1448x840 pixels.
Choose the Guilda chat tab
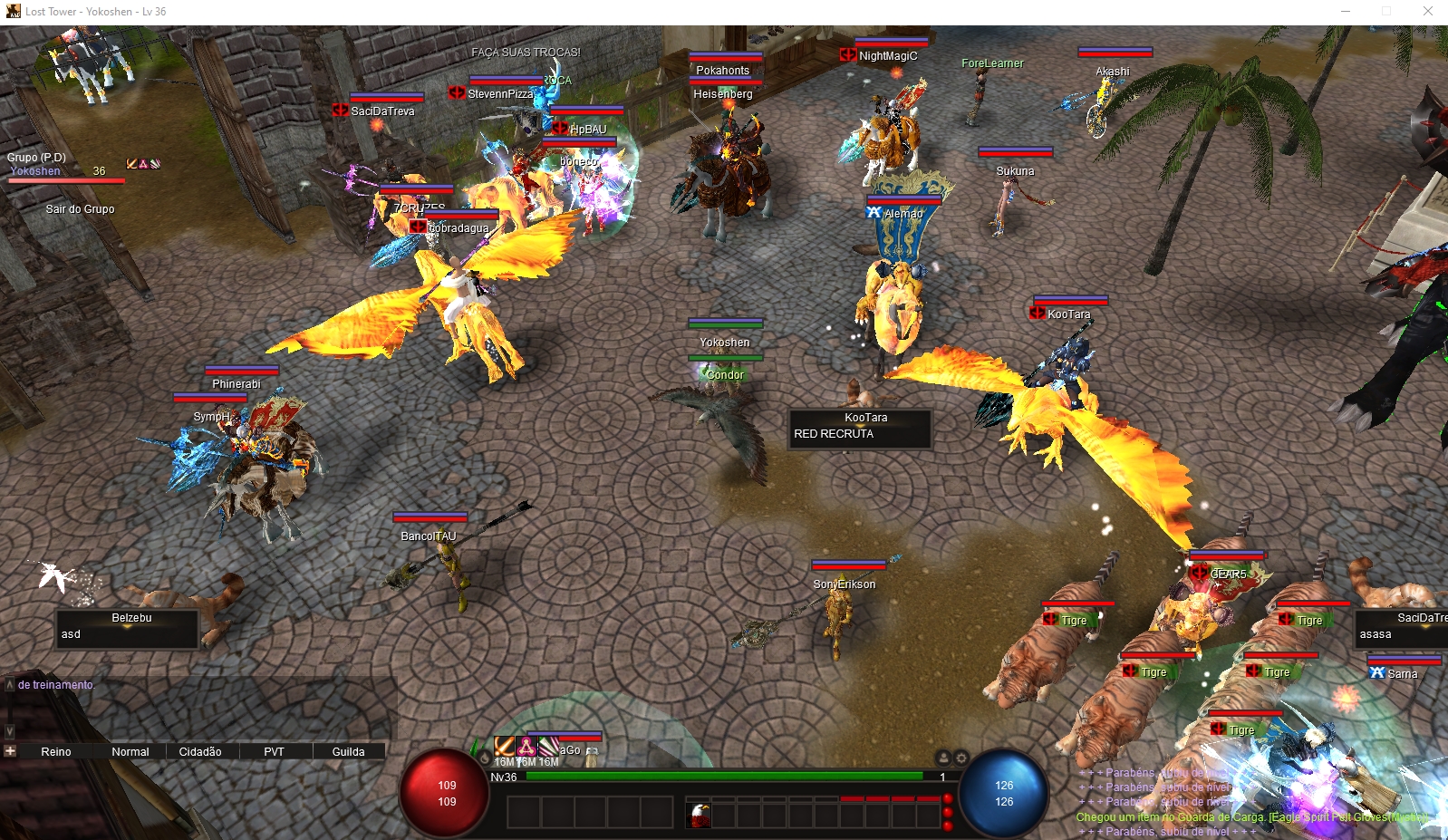[x=348, y=751]
